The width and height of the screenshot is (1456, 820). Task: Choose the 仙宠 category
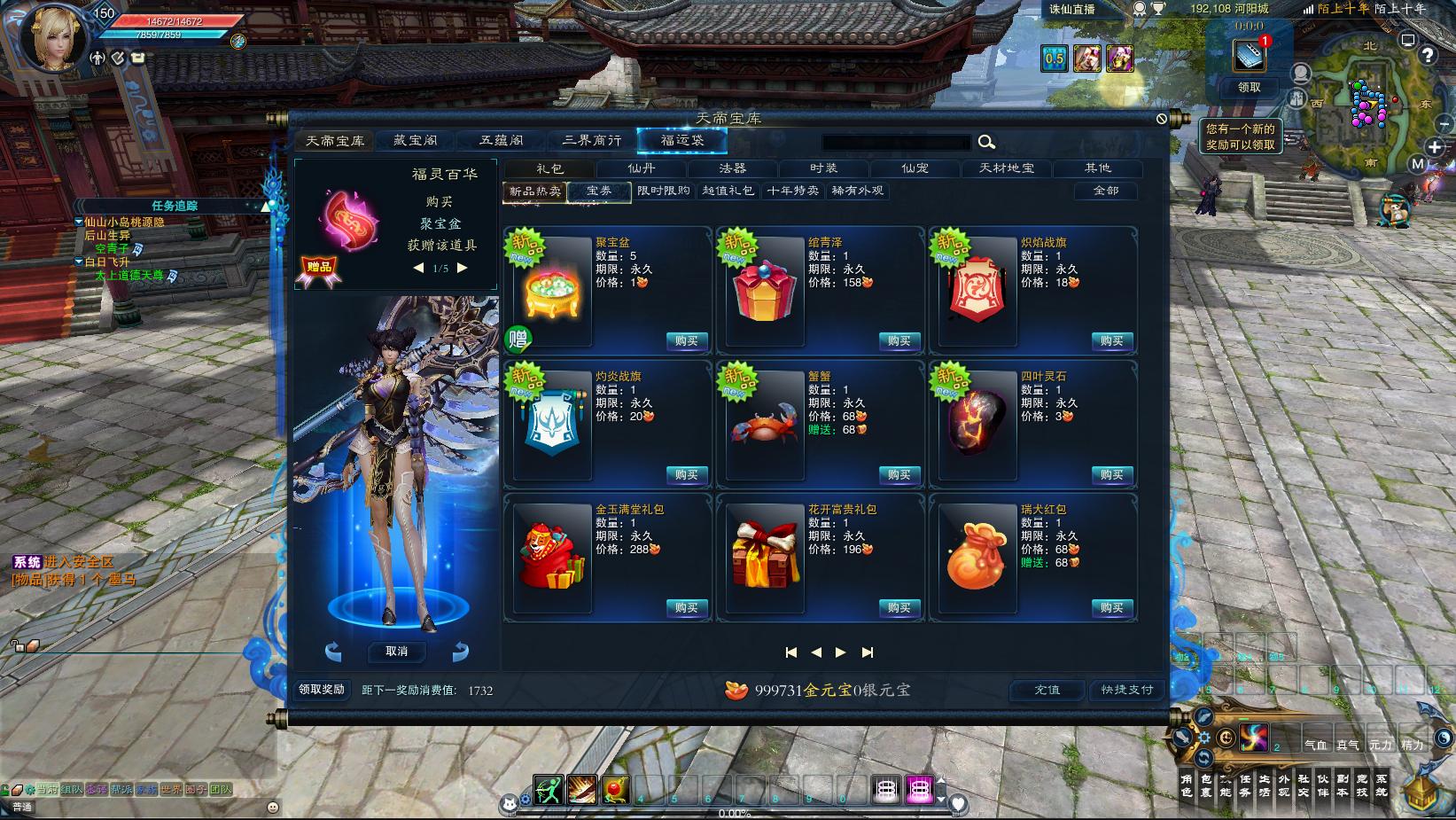(x=915, y=168)
